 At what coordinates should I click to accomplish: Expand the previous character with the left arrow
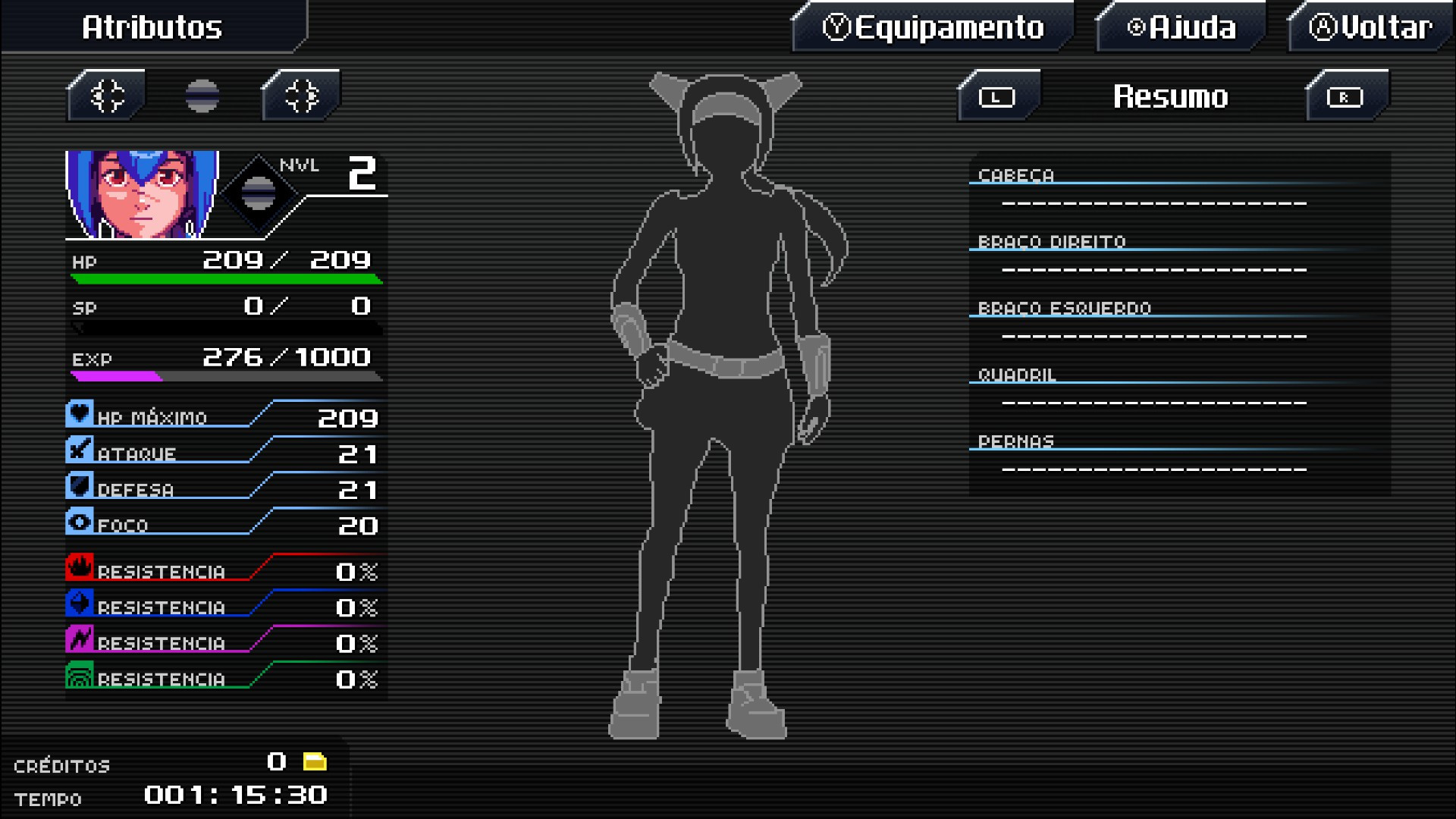click(x=105, y=94)
